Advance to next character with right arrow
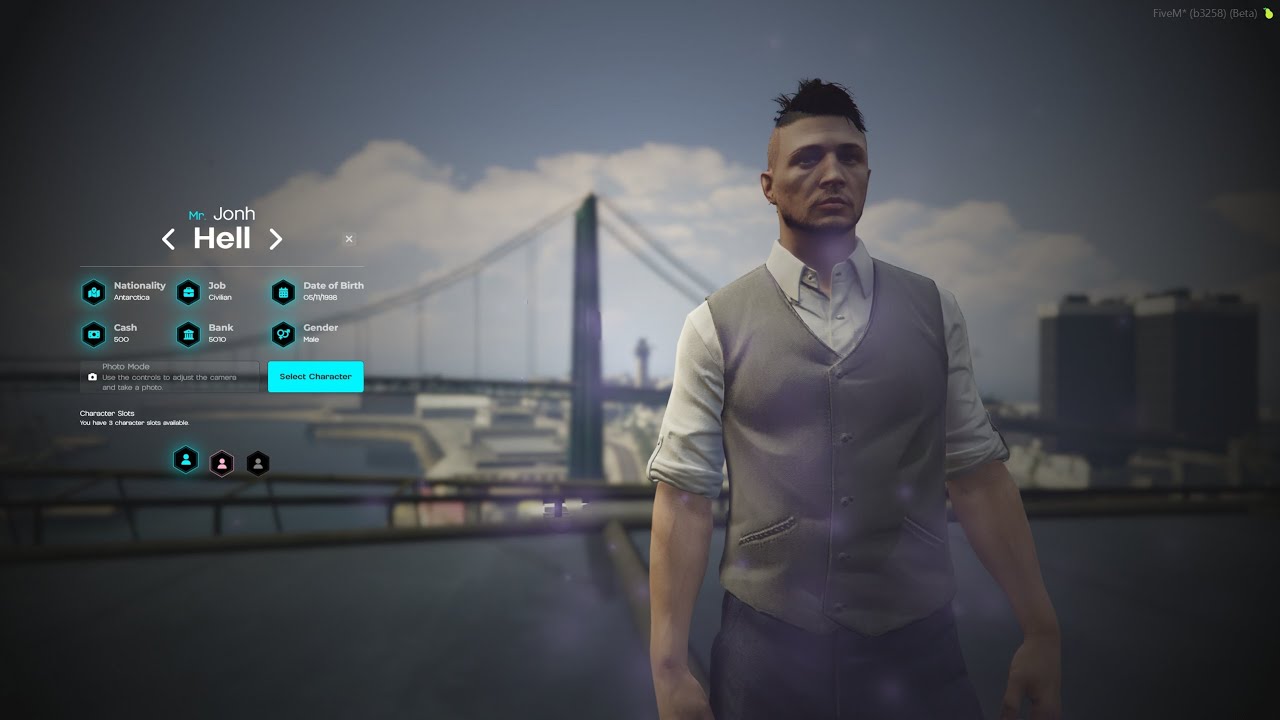The image size is (1280, 720). coord(276,239)
